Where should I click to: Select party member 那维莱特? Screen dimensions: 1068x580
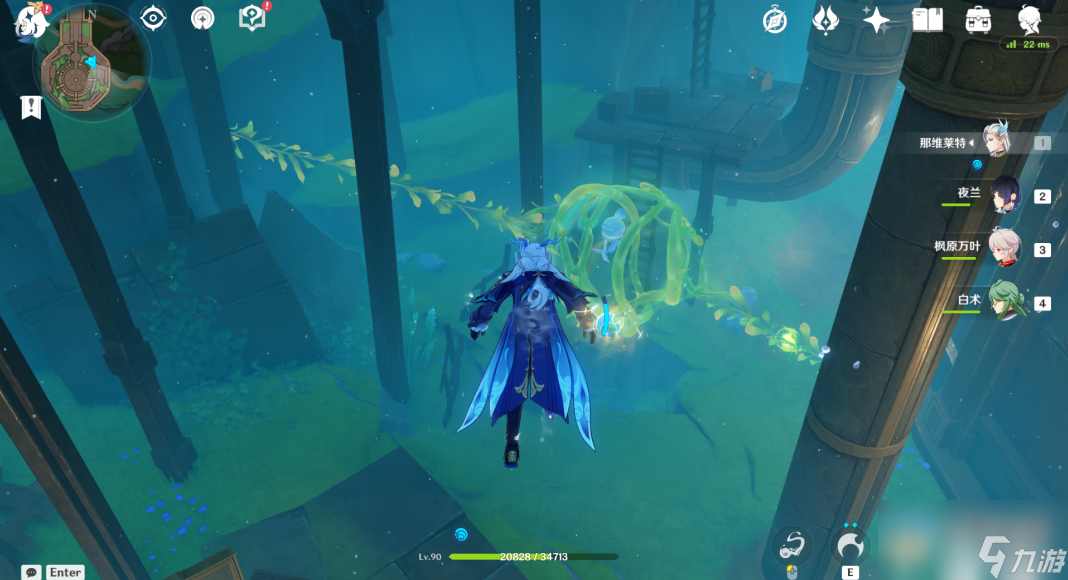point(997,142)
